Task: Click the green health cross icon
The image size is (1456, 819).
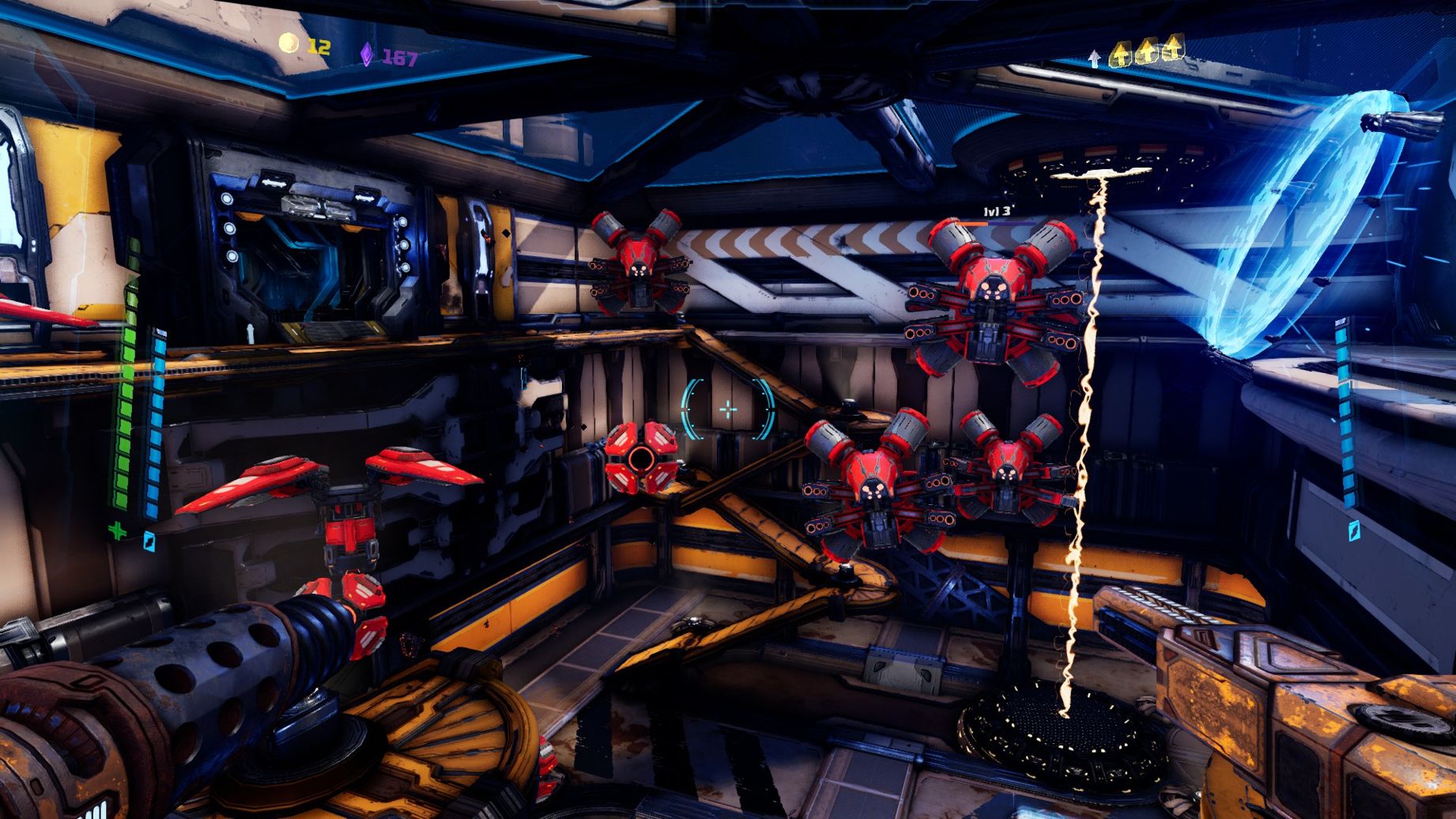Action: [118, 530]
